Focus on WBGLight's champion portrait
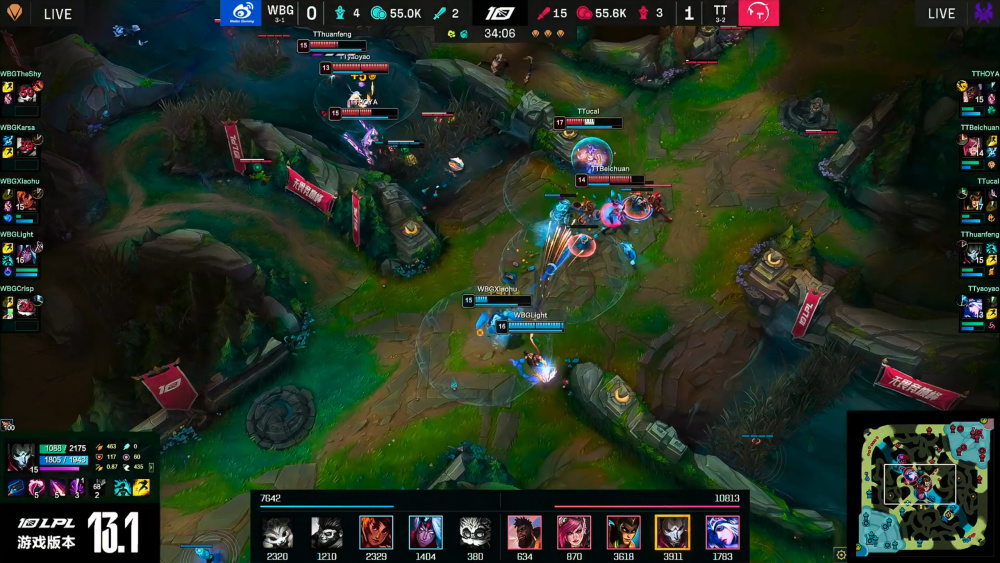The height and width of the screenshot is (563, 1000). 27,254
